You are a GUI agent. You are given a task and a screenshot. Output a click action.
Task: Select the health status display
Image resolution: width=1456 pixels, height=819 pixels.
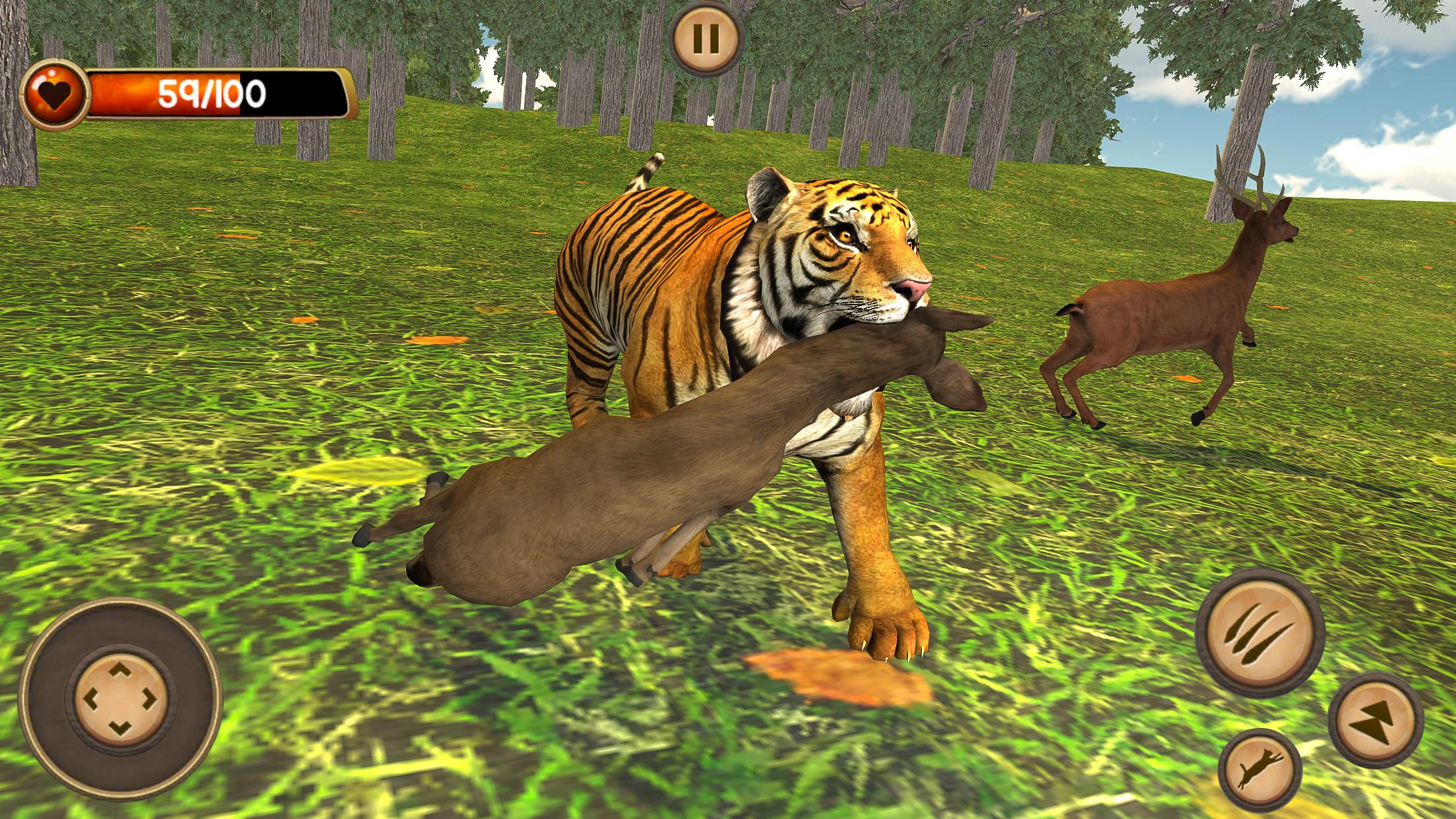(211, 94)
